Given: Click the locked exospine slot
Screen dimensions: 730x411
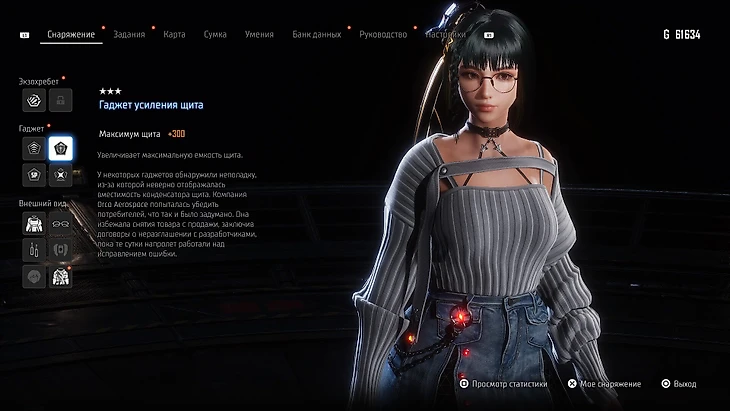Looking at the screenshot, I should [x=60, y=100].
